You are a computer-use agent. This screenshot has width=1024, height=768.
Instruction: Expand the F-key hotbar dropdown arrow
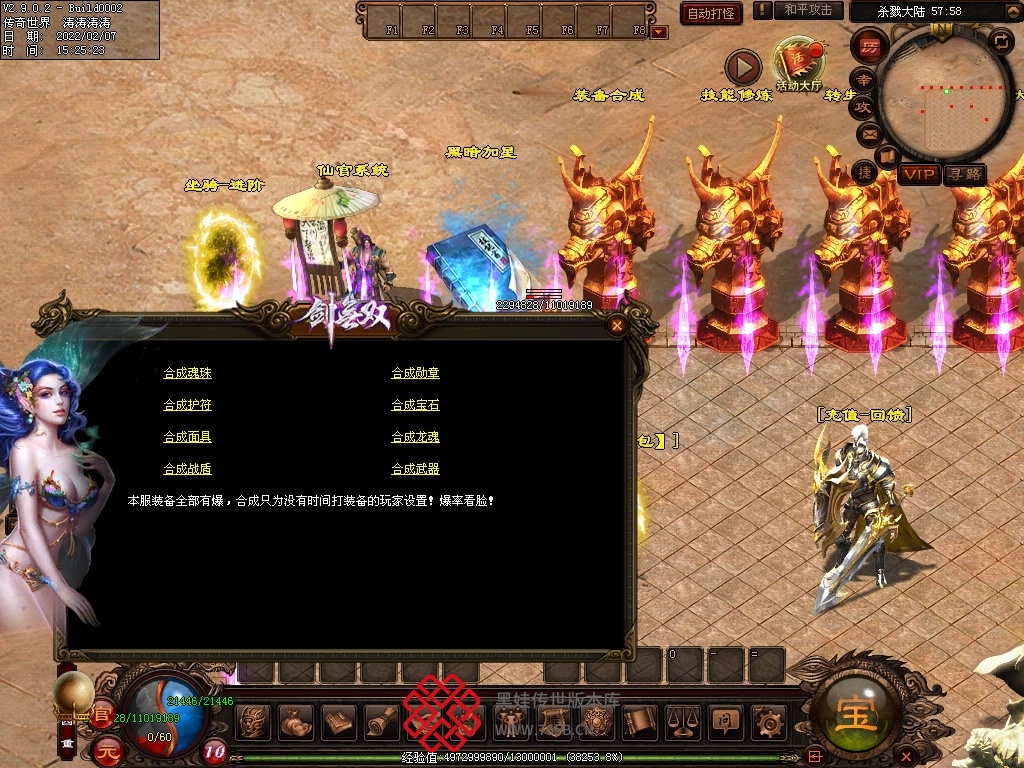pyautogui.click(x=658, y=32)
